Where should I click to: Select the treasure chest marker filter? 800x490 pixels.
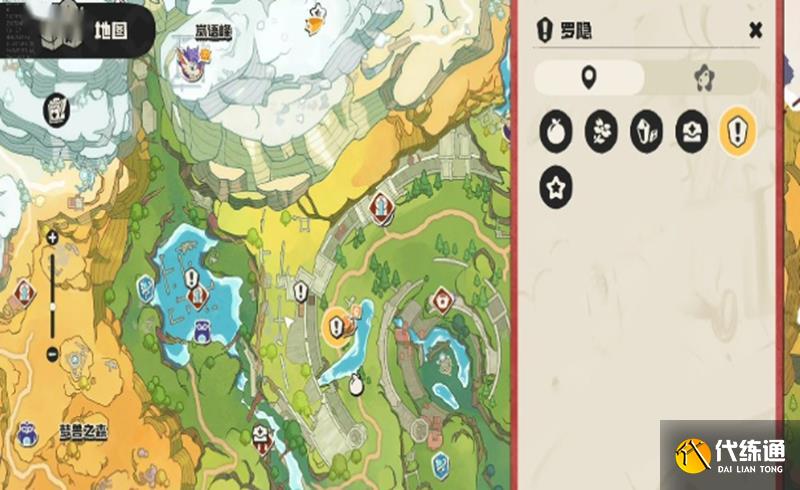tap(692, 132)
